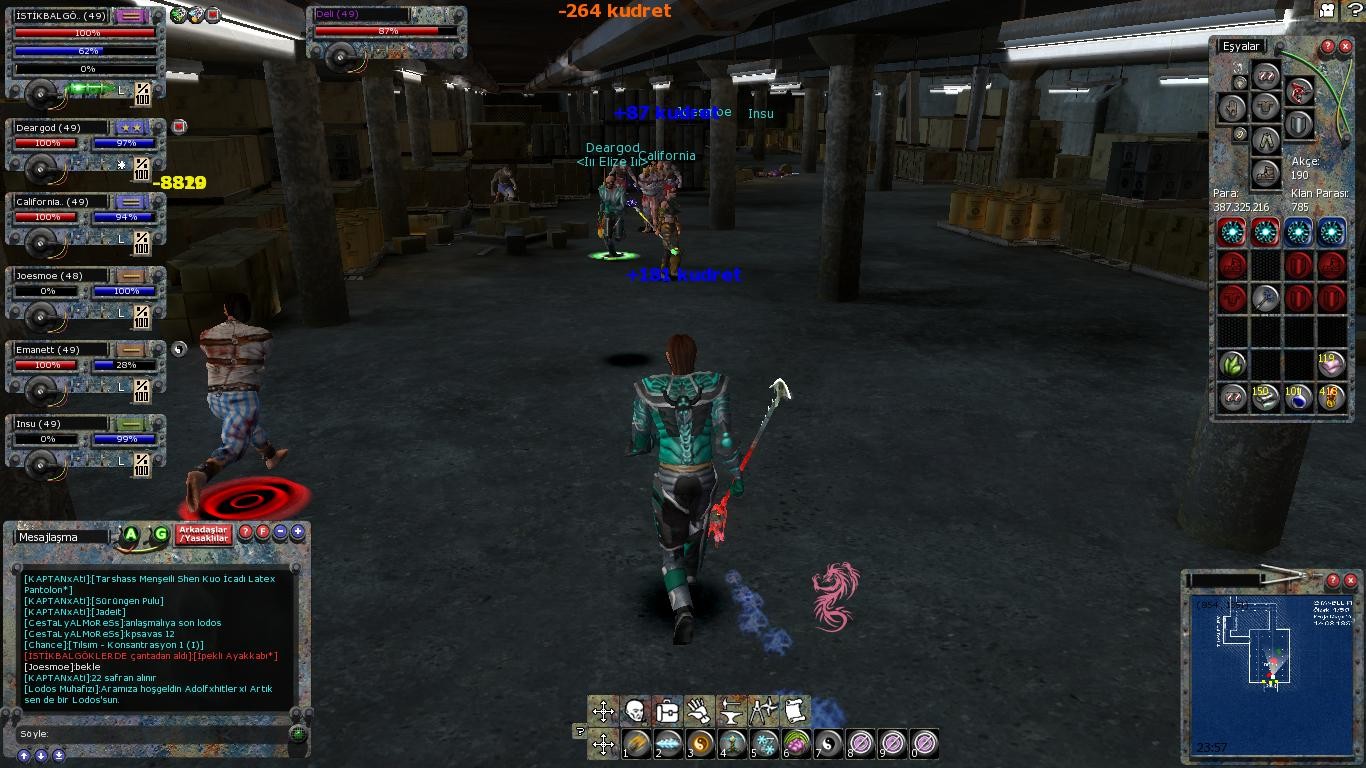Select the staff weapon item in inventory
Image resolution: width=1366 pixels, height=768 pixels.
pyautogui.click(x=1265, y=298)
